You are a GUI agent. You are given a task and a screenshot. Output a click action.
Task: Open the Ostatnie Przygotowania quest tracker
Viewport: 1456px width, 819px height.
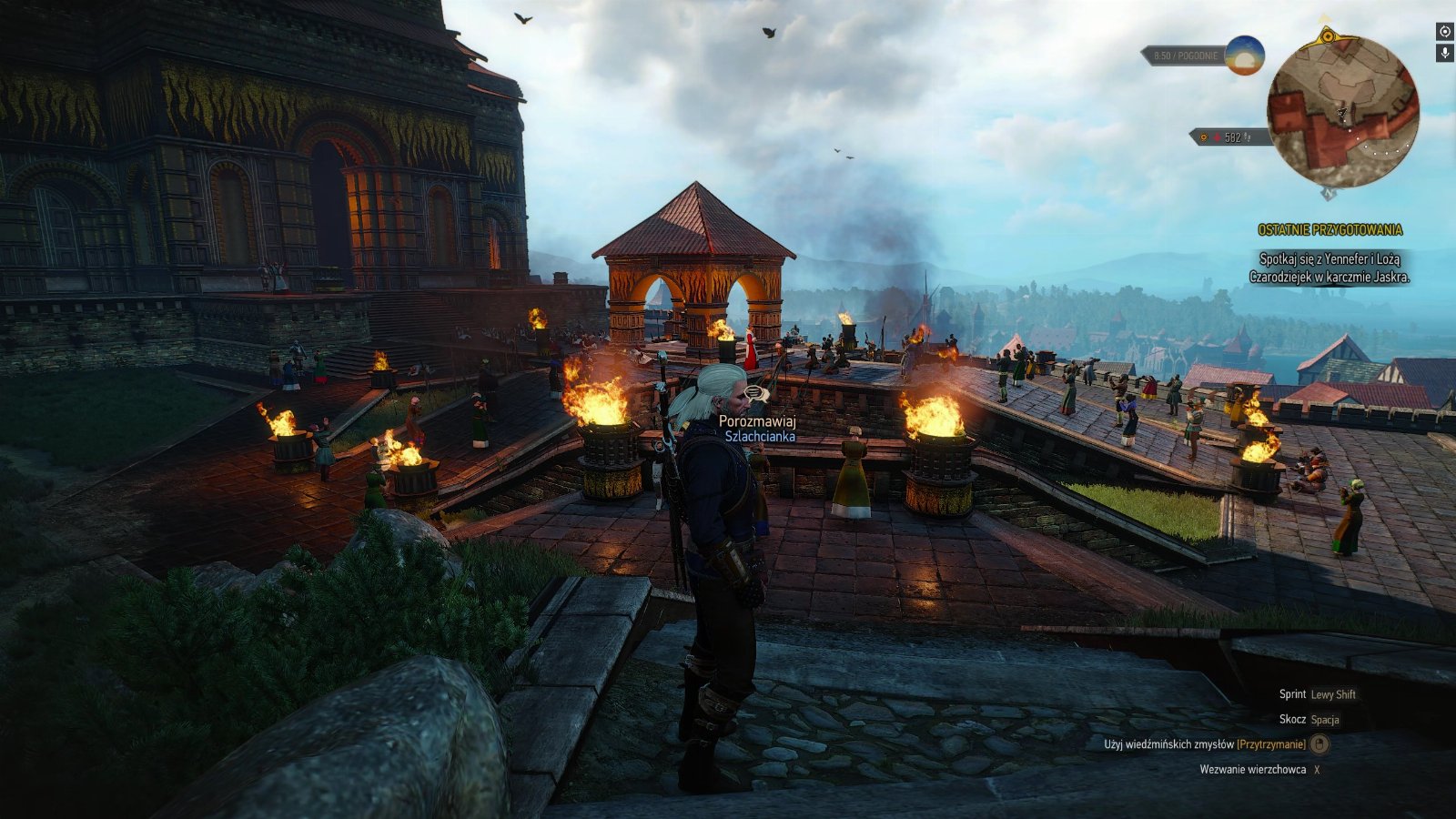tap(1330, 230)
